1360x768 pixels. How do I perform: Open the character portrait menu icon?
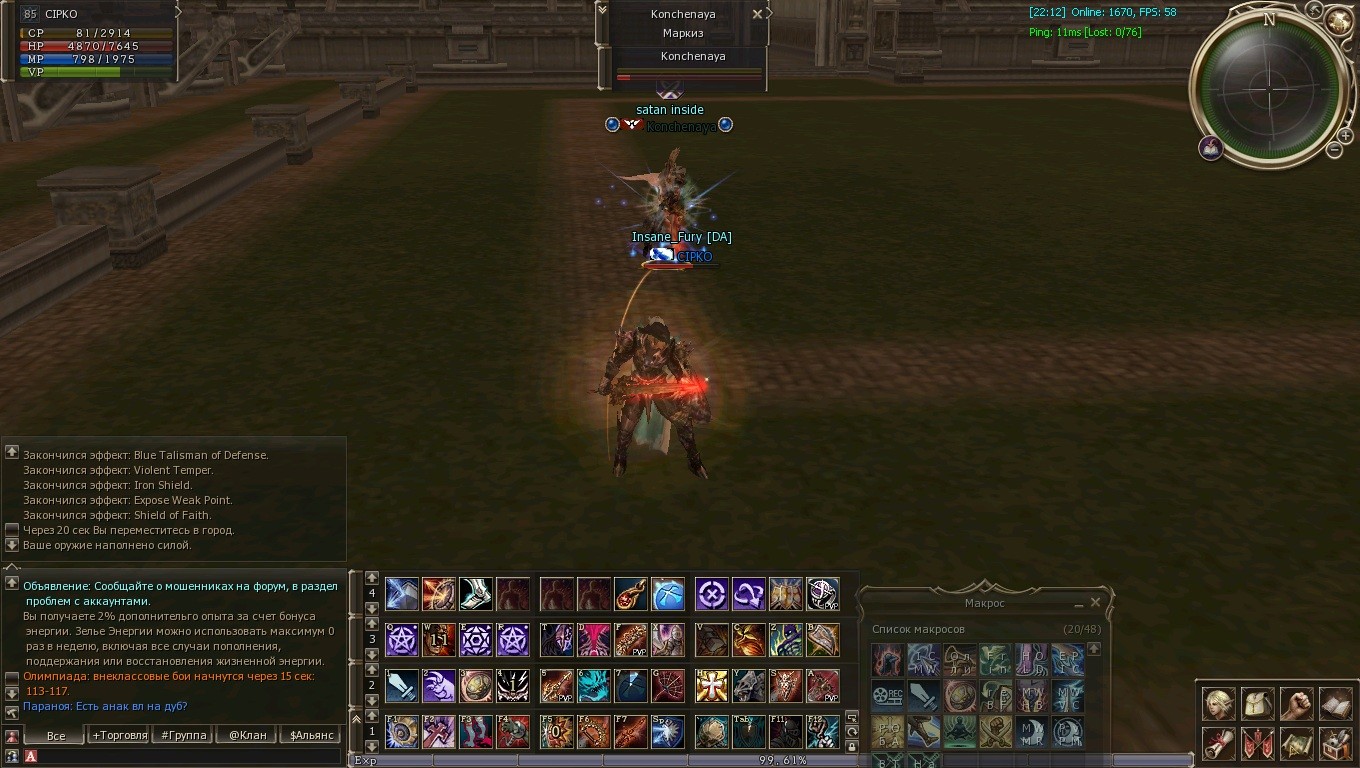1218,704
